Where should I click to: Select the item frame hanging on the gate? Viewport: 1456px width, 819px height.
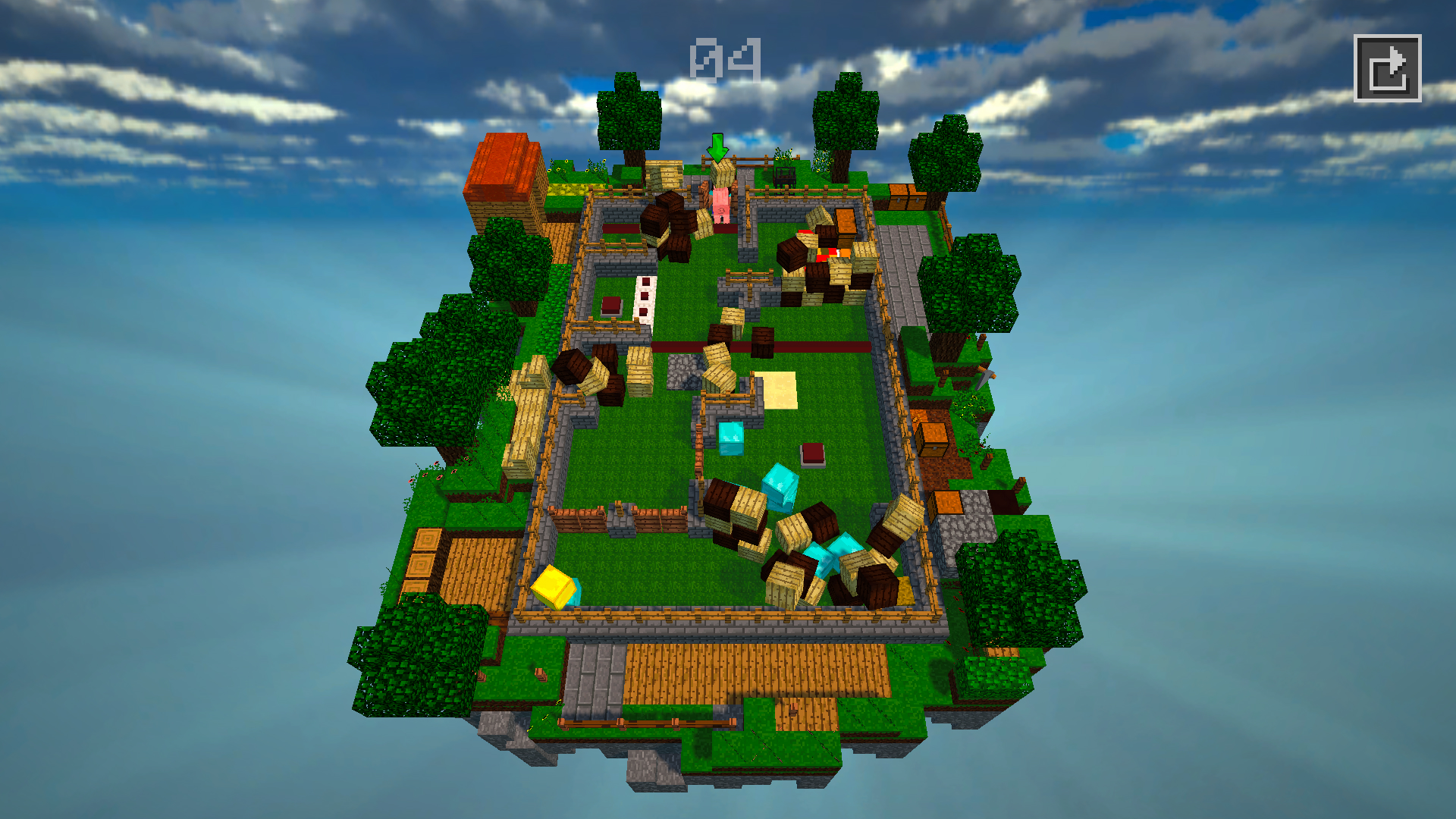pos(785,174)
